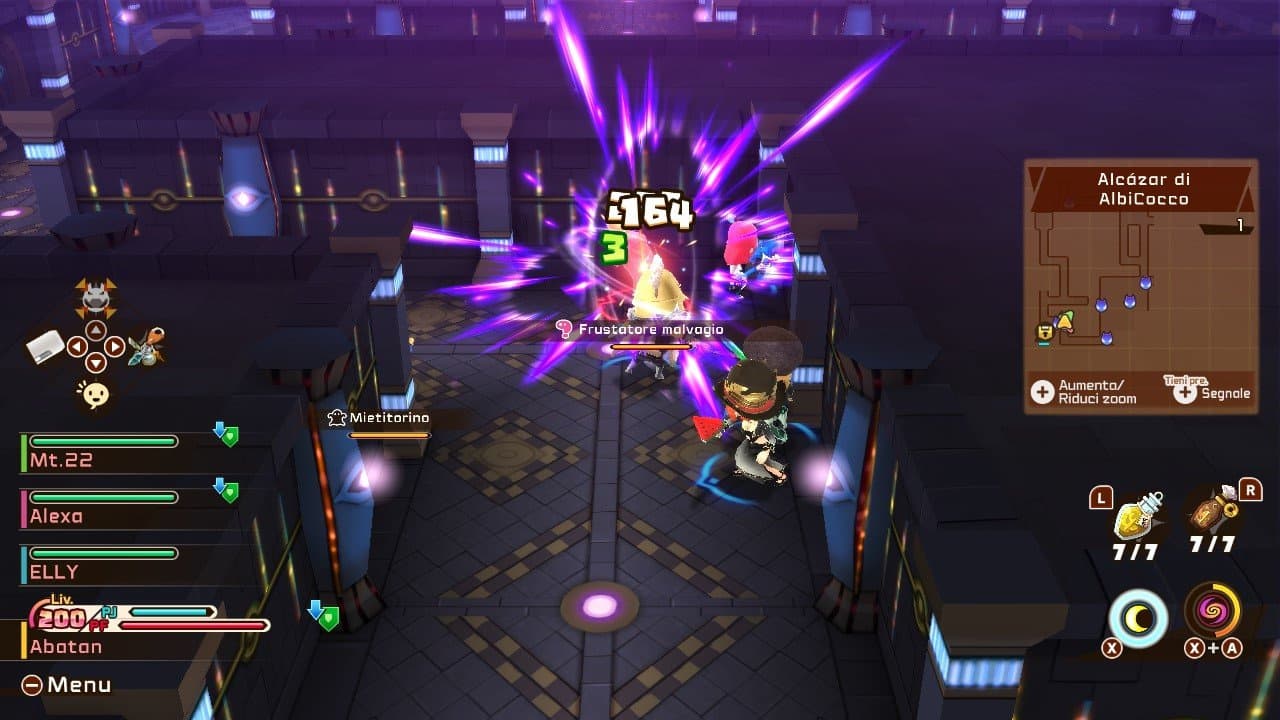
Task: Click the Alcázar di AlbiCocco minimap
Action: [1140, 285]
